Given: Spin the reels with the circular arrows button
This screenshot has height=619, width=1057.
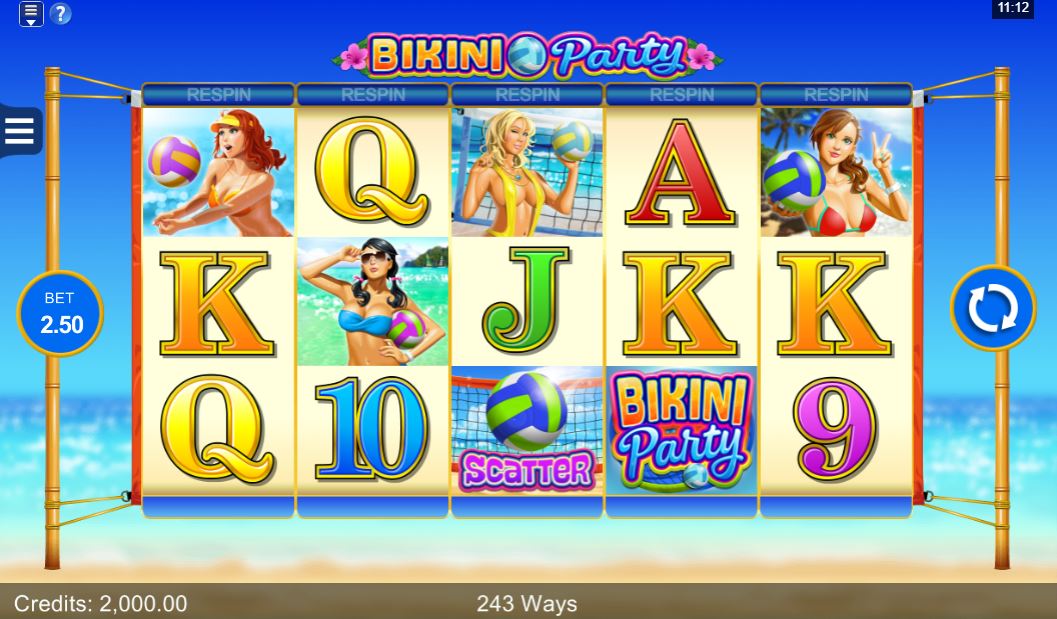Looking at the screenshot, I should [992, 308].
